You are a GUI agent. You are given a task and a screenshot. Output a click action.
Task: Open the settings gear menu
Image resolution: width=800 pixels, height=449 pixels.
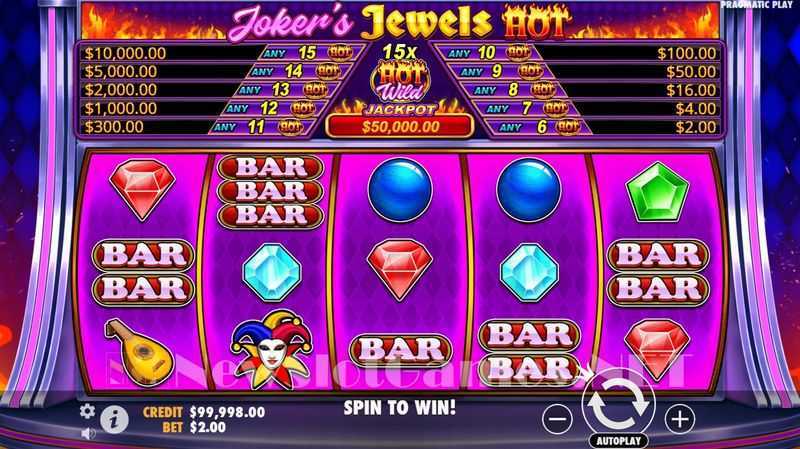point(87,411)
